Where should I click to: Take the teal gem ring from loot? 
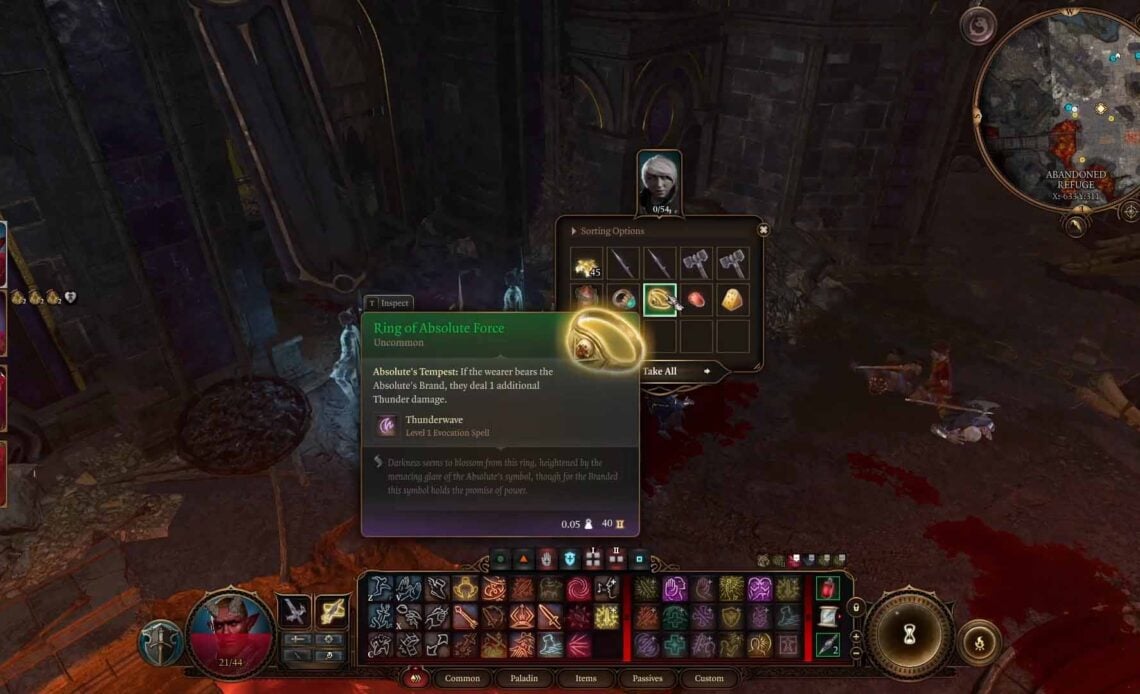point(624,299)
